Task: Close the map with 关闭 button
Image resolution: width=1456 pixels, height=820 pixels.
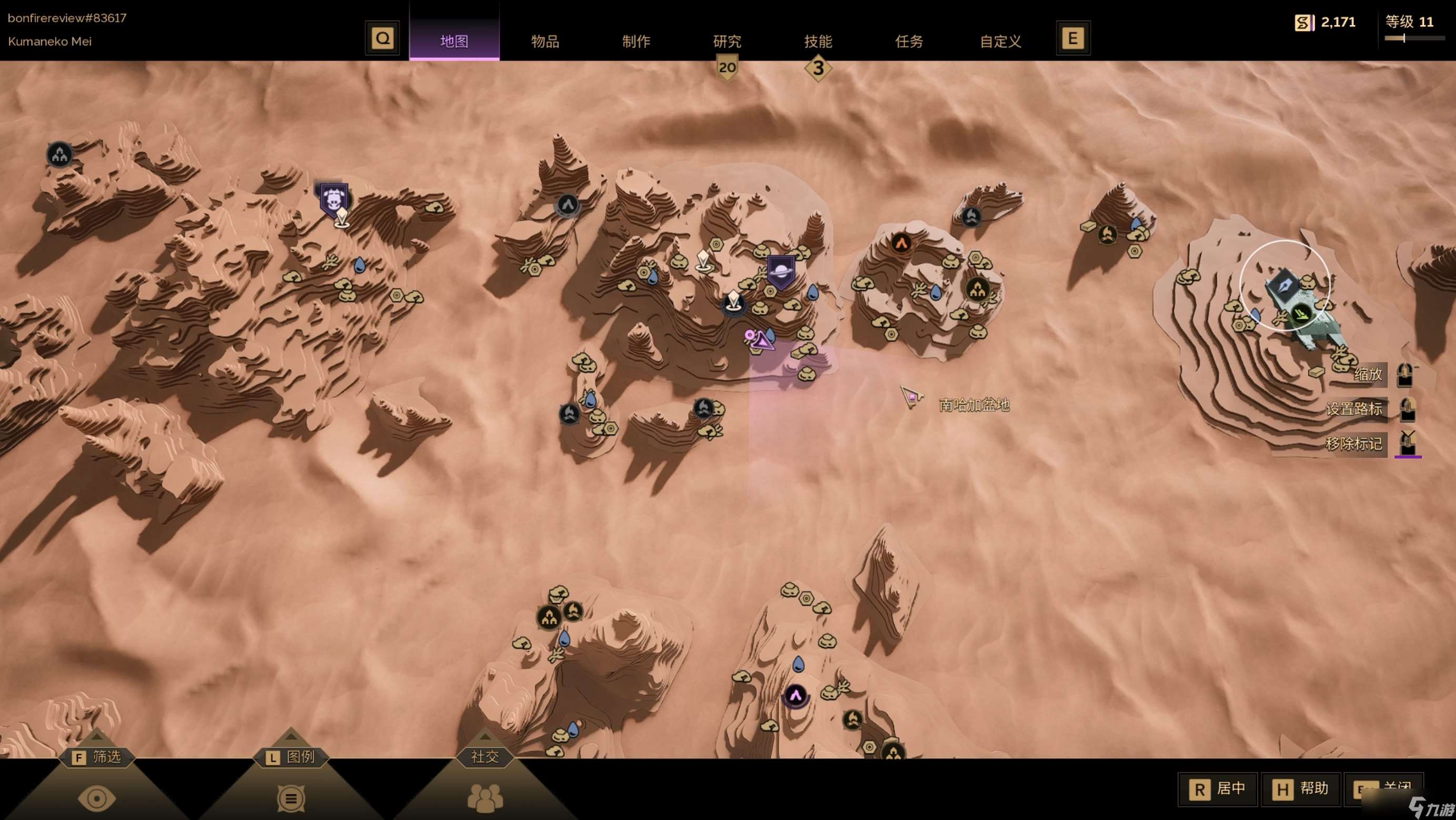Action: [x=1383, y=788]
